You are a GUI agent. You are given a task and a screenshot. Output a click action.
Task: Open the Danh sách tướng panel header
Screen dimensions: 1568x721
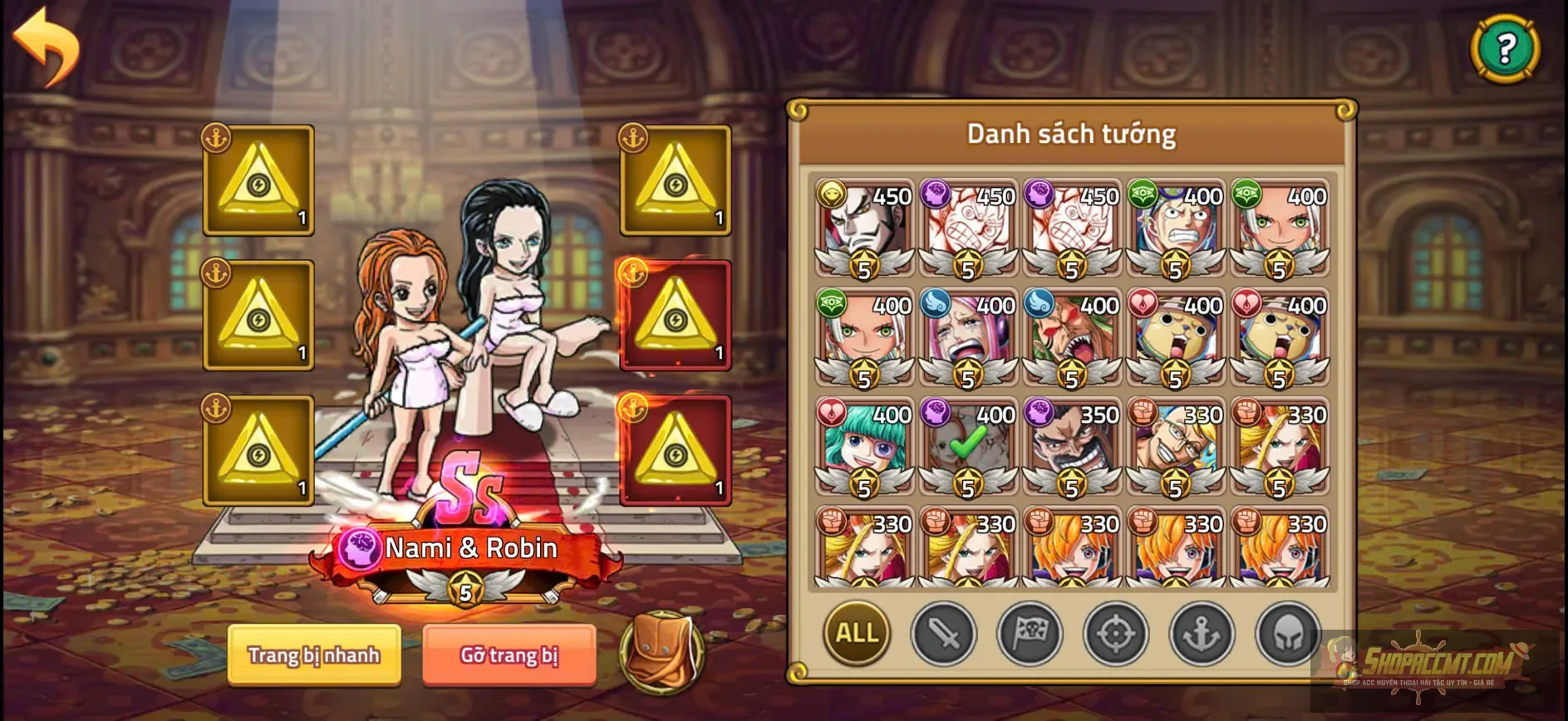pyautogui.click(x=1070, y=133)
